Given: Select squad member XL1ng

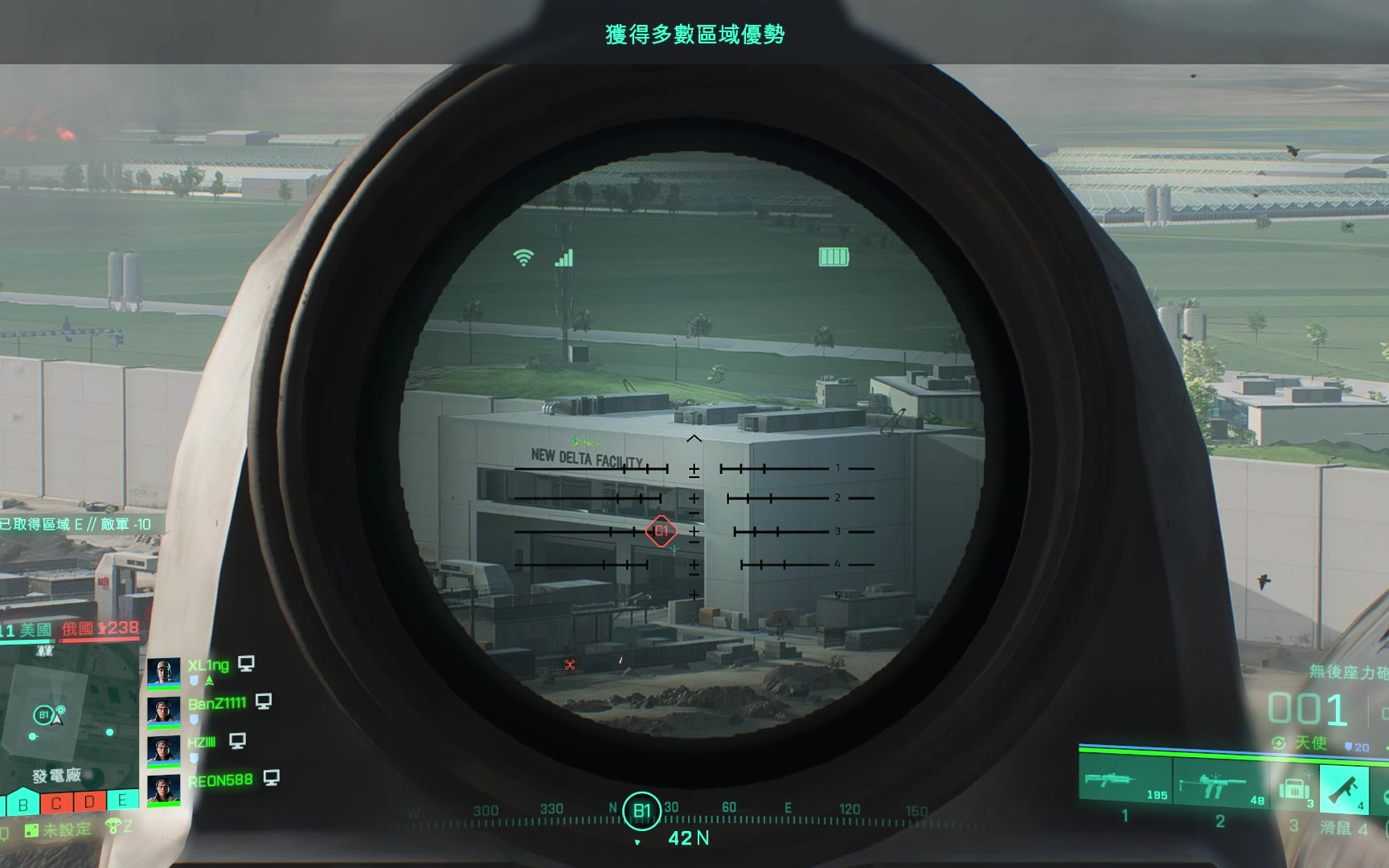Looking at the screenshot, I should click(208, 665).
